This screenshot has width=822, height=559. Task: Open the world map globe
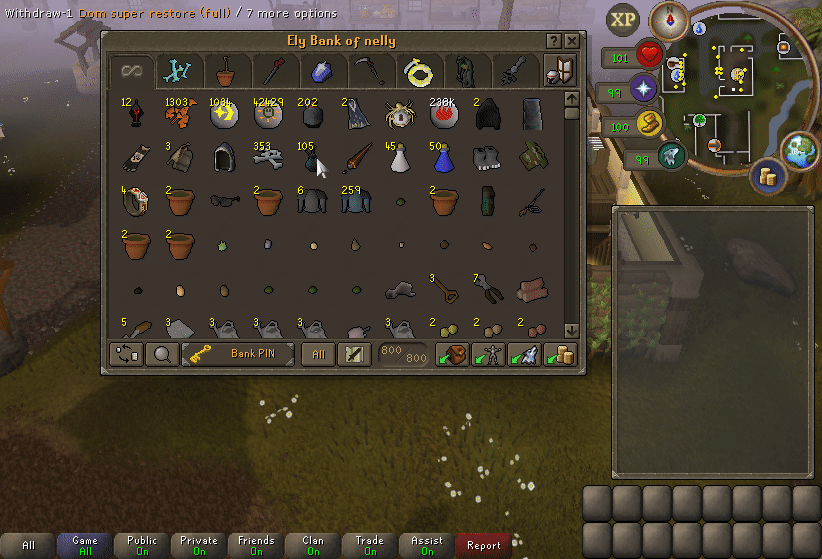(x=799, y=149)
